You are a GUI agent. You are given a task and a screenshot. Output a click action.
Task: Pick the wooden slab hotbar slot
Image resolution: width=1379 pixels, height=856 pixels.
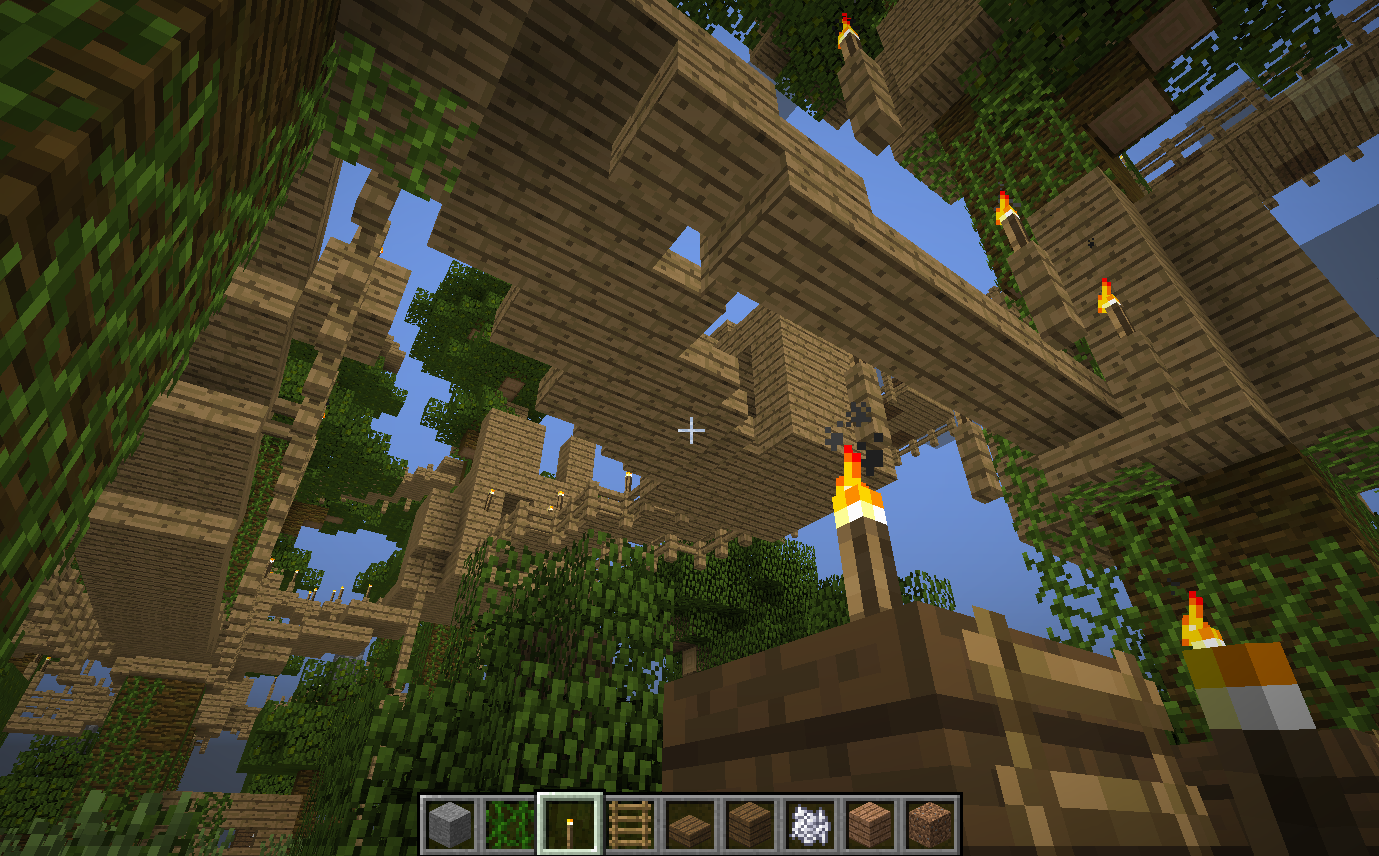pyautogui.click(x=690, y=825)
